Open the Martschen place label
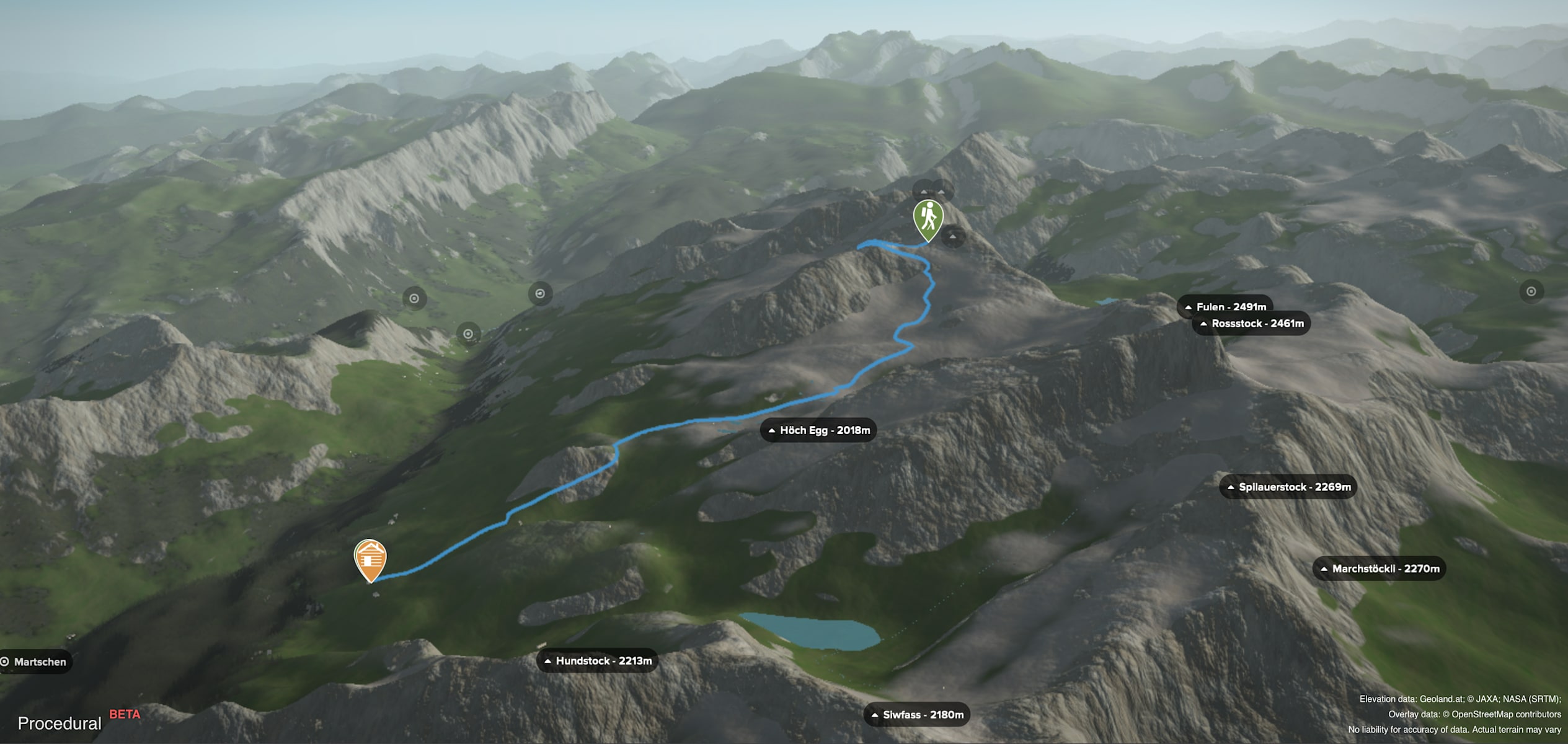The height and width of the screenshot is (744, 1568). click(x=35, y=662)
